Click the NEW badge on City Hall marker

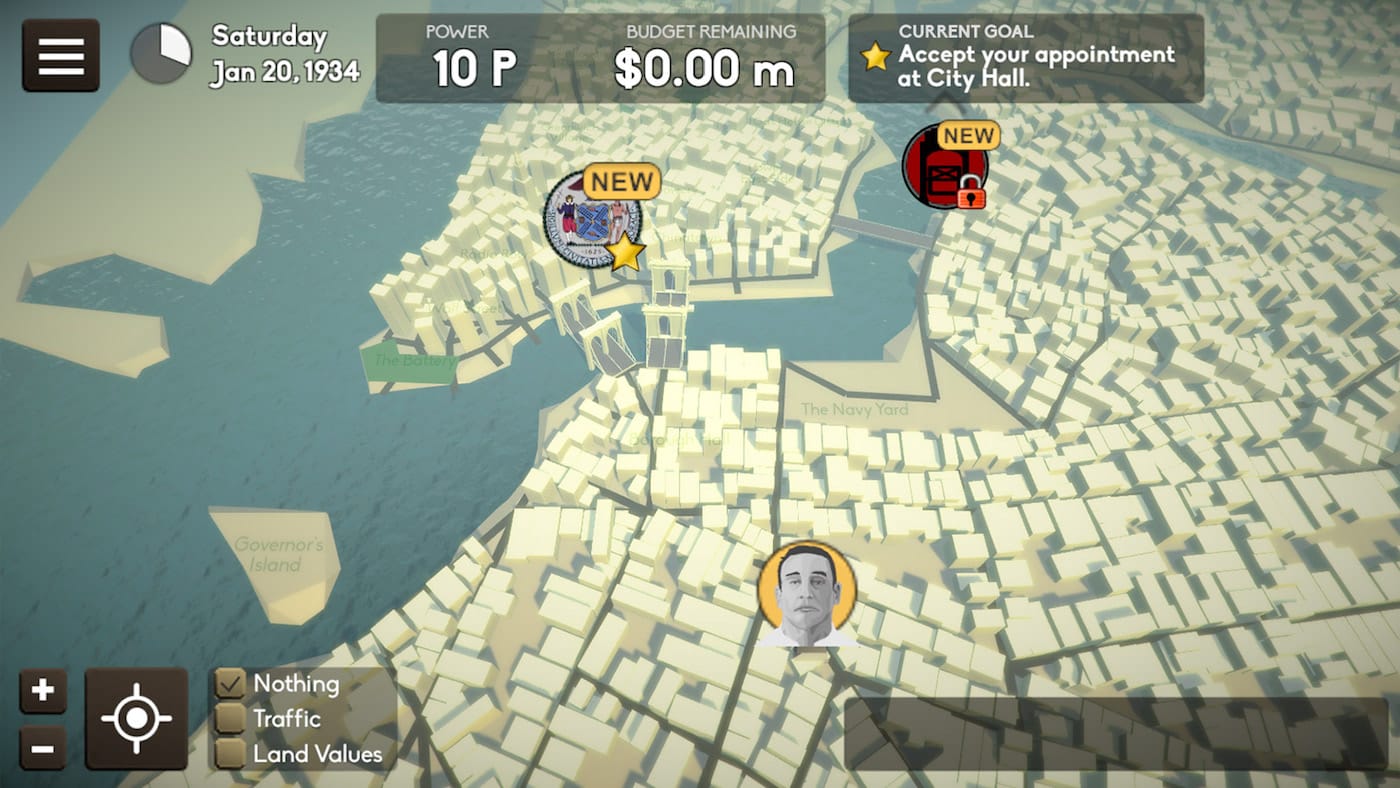(x=622, y=182)
